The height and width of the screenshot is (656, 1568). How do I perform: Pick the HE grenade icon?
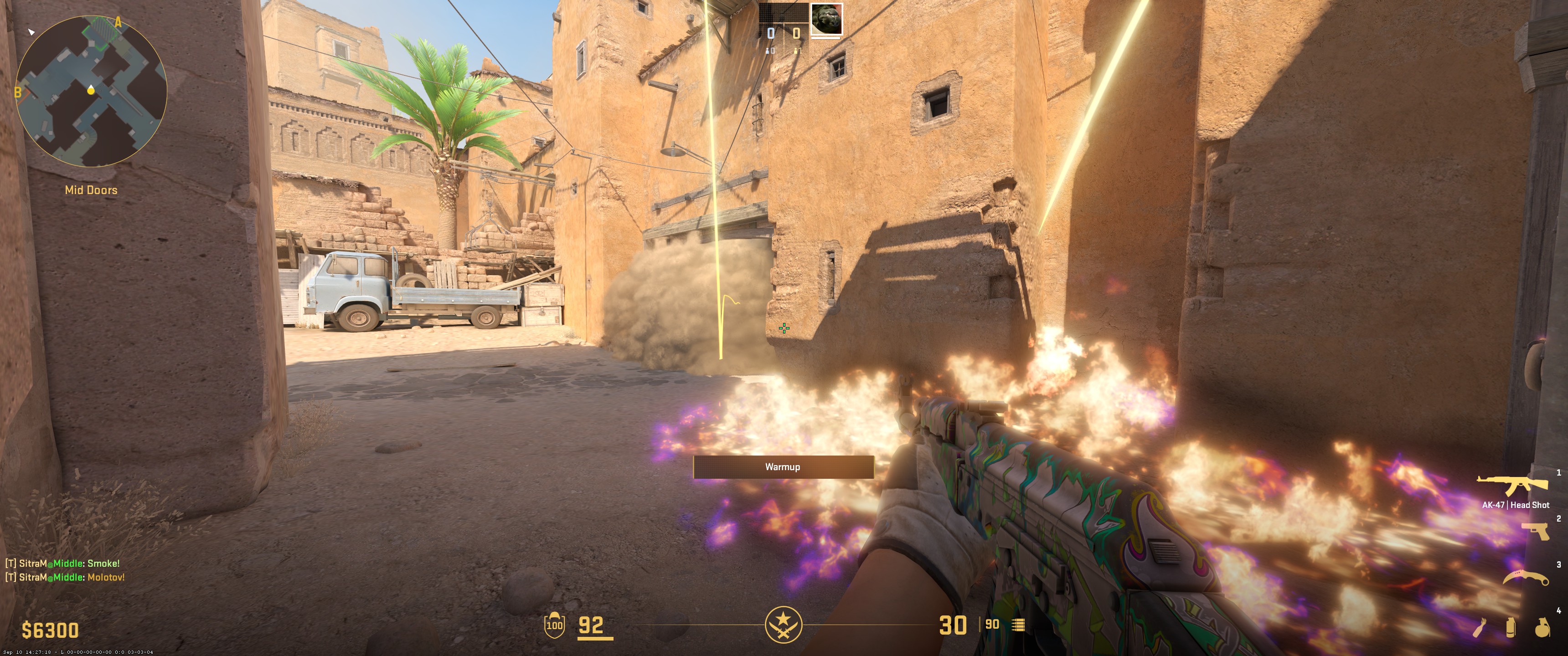click(1542, 627)
